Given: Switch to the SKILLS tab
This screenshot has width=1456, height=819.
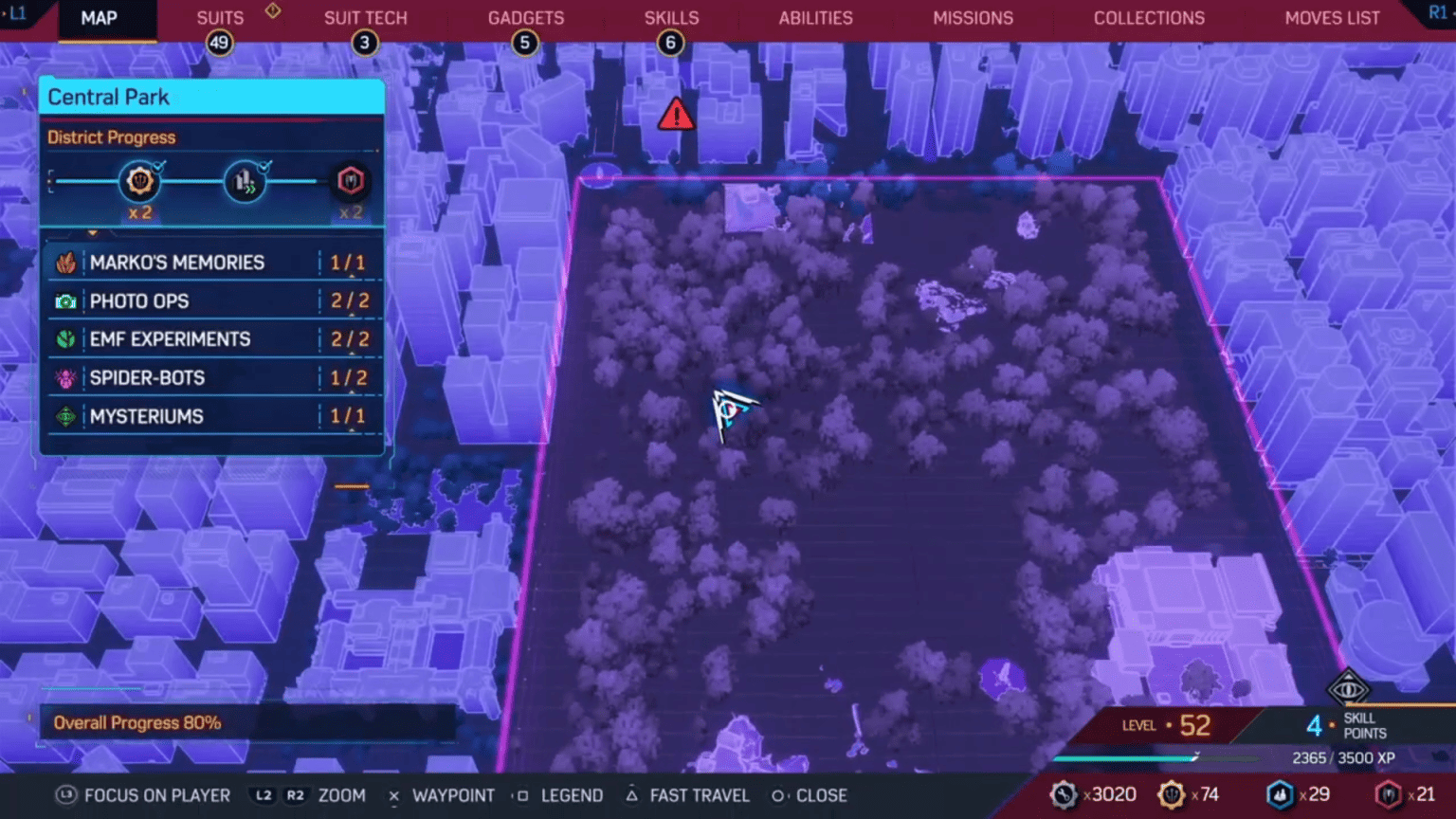Looking at the screenshot, I should pyautogui.click(x=671, y=17).
